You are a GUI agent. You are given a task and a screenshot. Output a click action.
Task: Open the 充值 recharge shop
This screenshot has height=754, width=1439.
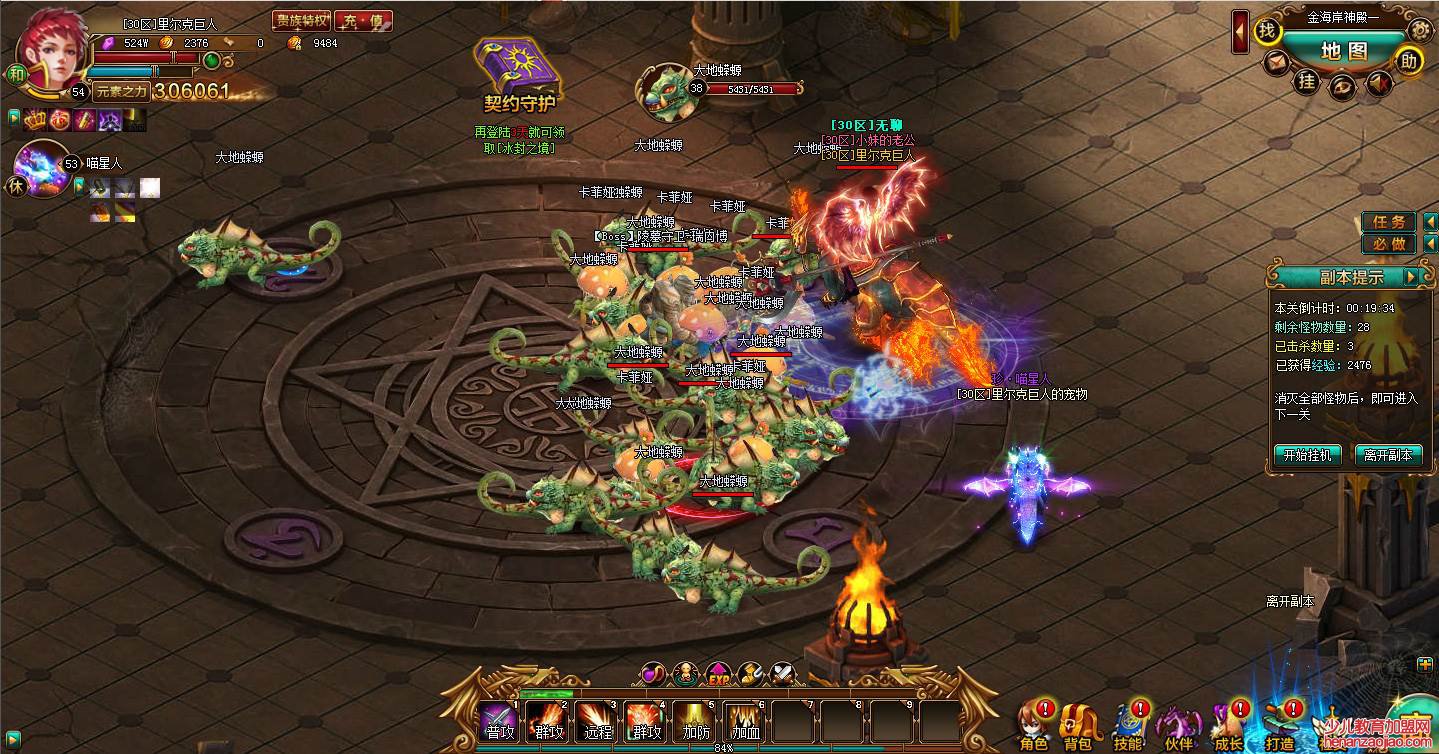point(363,21)
